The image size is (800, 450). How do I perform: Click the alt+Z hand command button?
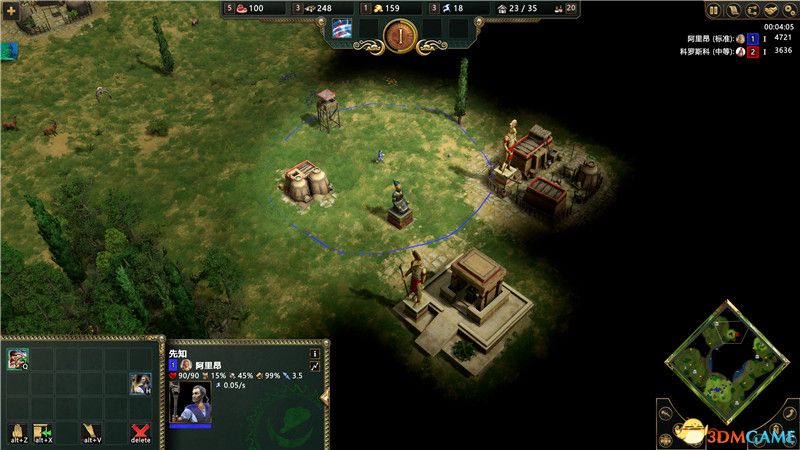point(16,433)
